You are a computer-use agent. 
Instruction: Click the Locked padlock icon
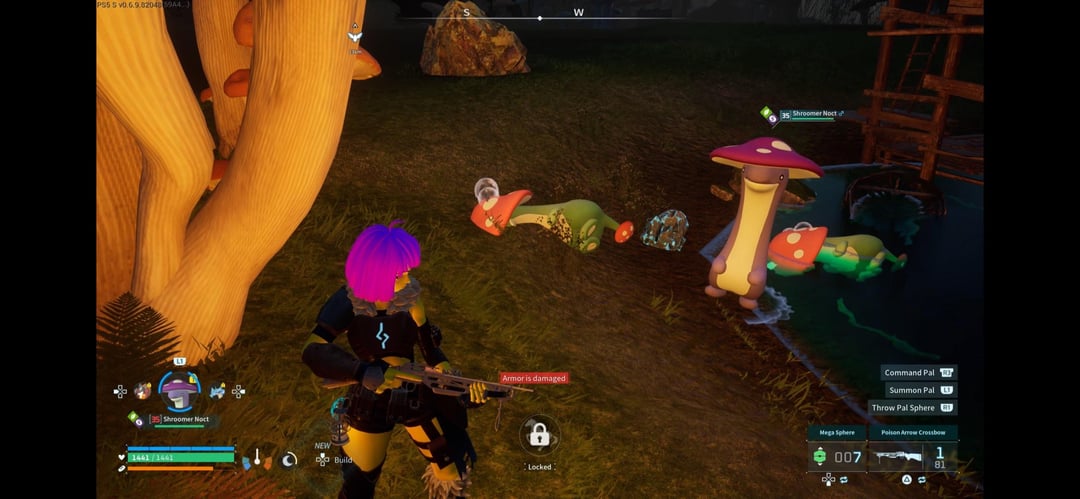click(x=539, y=435)
